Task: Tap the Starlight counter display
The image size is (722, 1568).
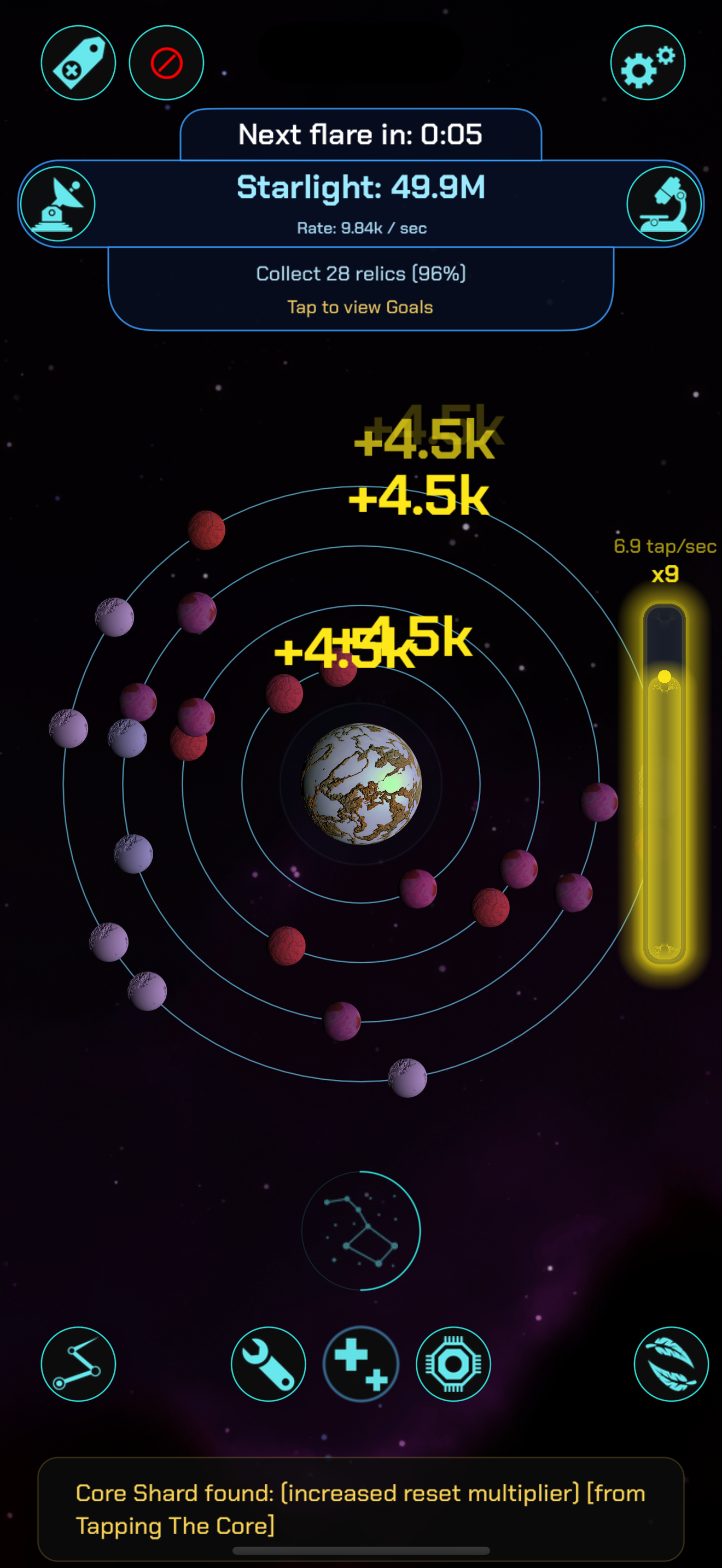Action: pos(360,187)
